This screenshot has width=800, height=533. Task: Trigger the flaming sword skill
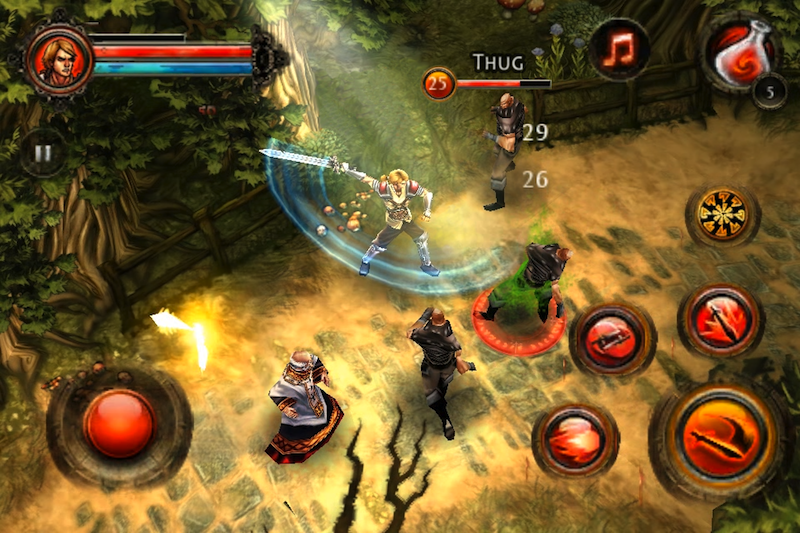pos(721,319)
